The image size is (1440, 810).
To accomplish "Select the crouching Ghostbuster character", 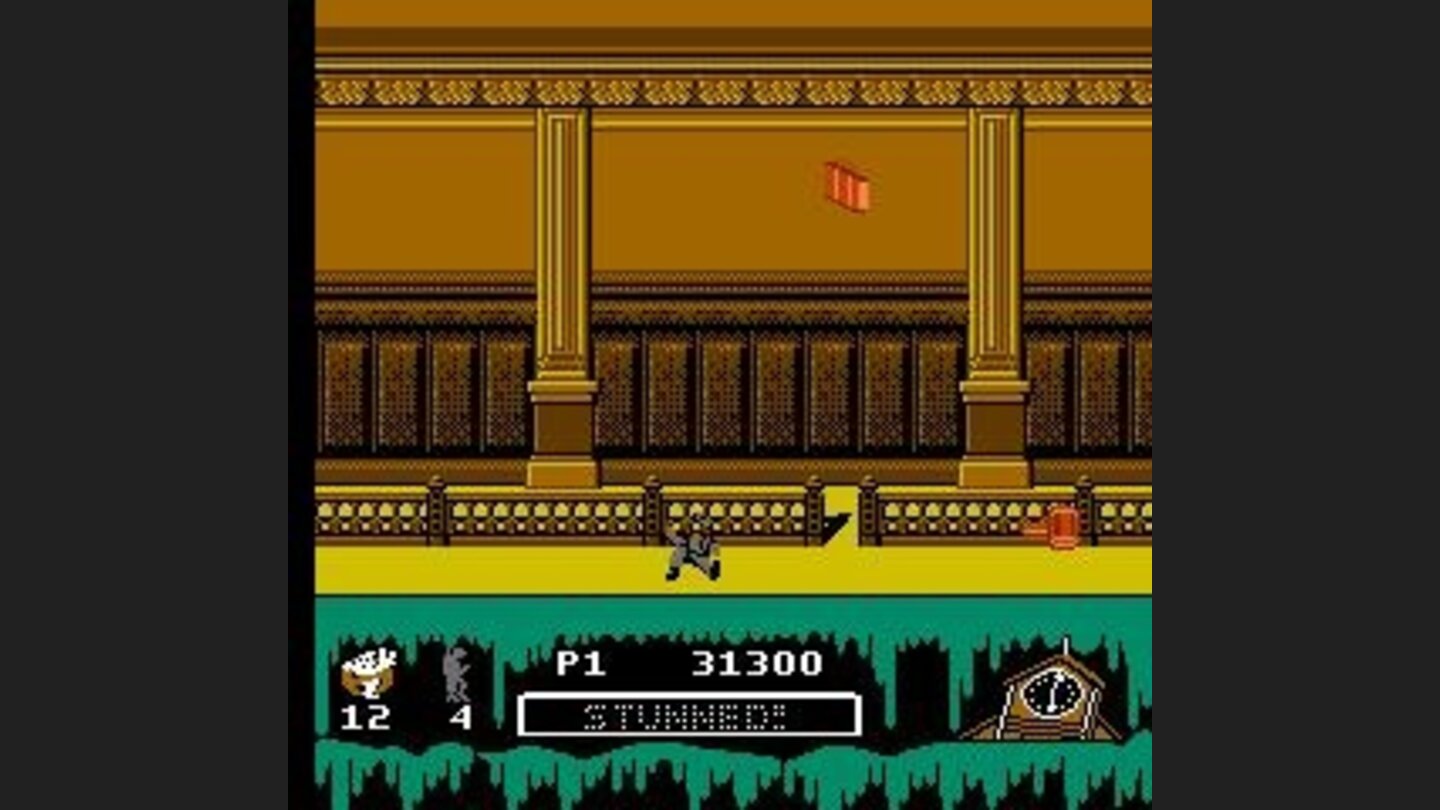I will 695,550.
